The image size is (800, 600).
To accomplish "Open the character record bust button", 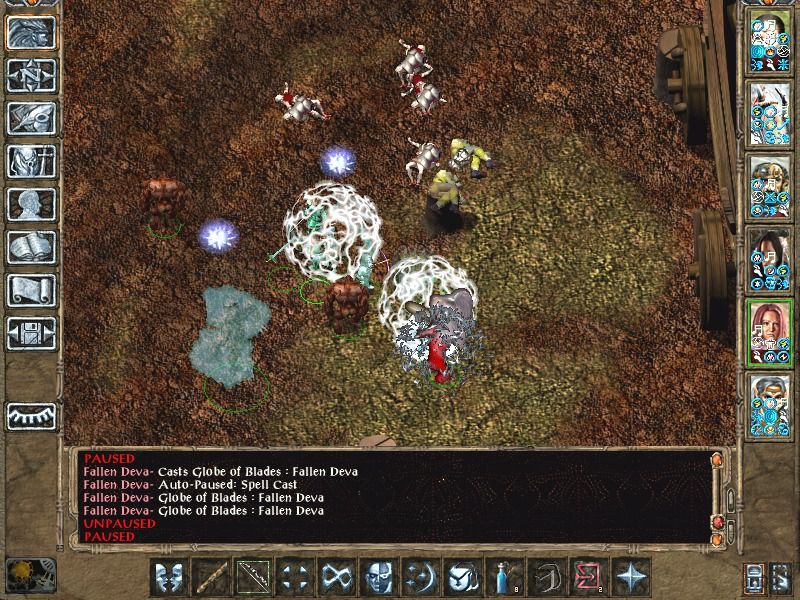I will pyautogui.click(x=31, y=204).
